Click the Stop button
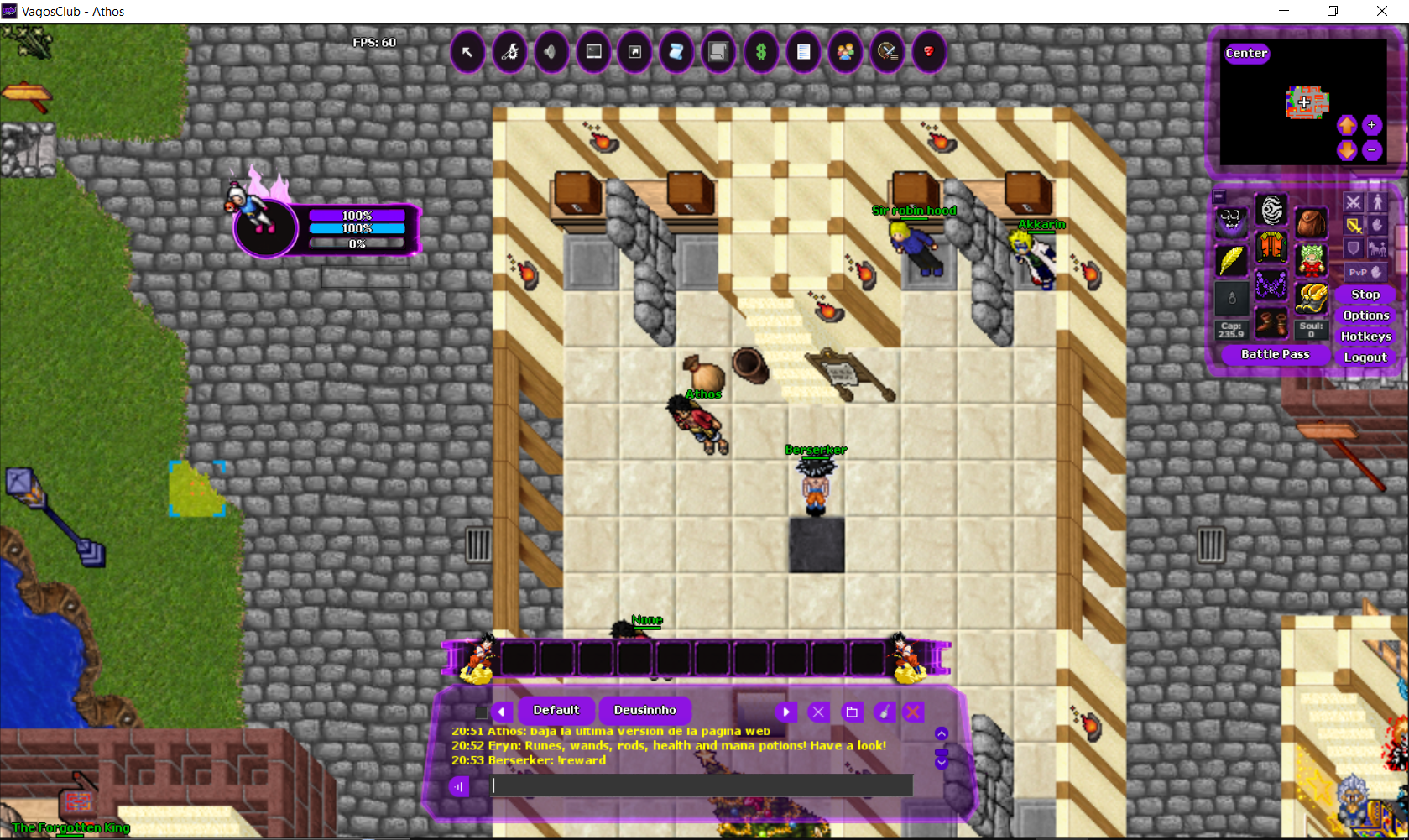 tap(1365, 295)
